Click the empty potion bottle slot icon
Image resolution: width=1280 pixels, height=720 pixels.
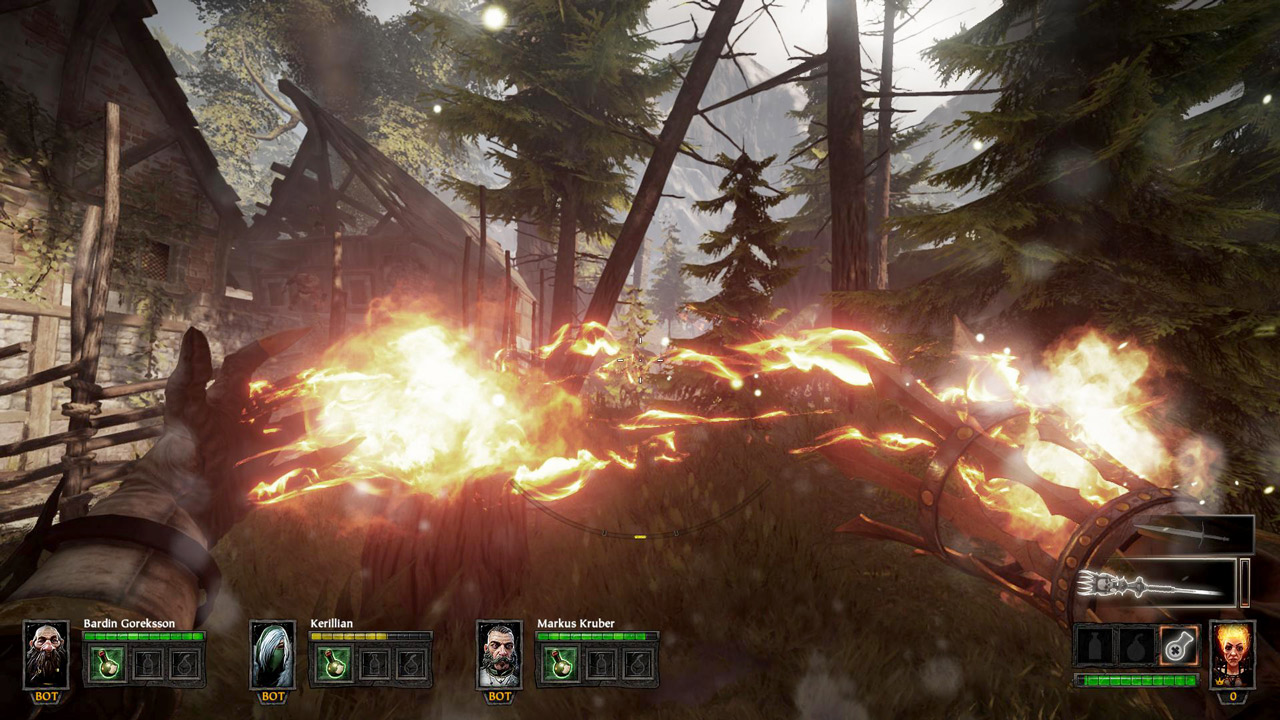(1097, 647)
